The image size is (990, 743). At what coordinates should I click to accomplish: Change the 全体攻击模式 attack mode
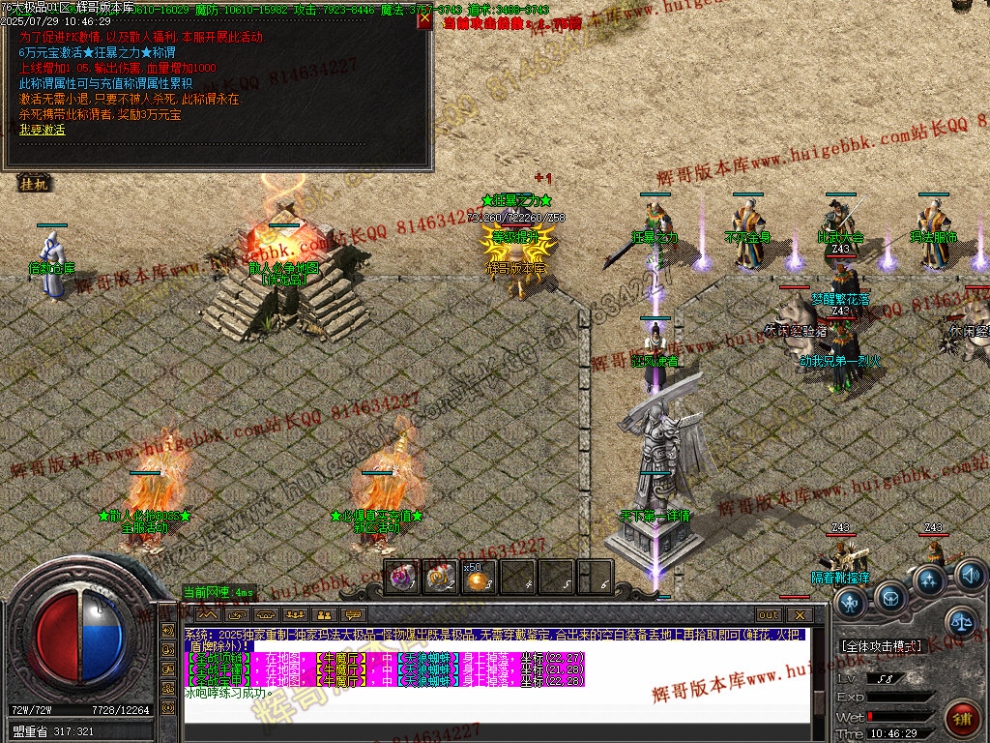click(881, 646)
